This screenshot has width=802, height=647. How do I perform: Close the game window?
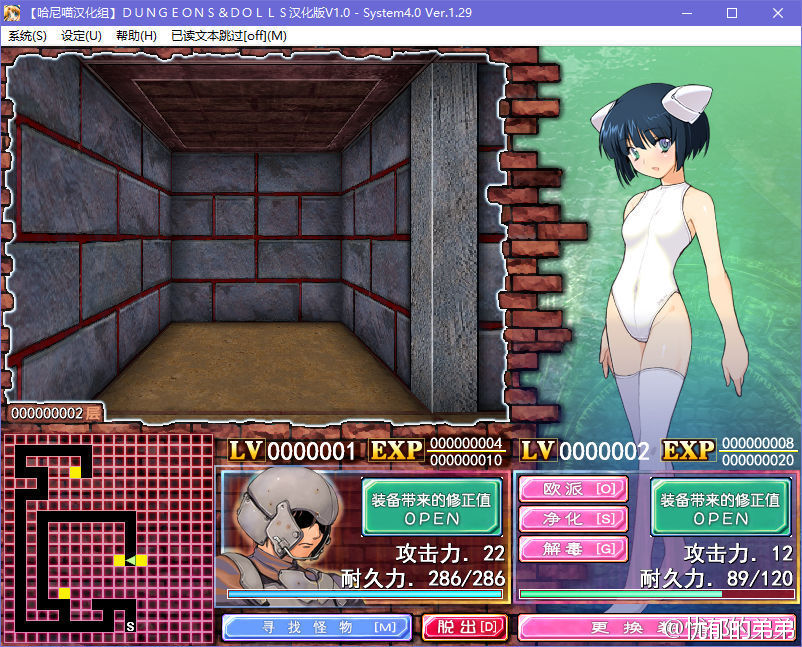coord(778,12)
